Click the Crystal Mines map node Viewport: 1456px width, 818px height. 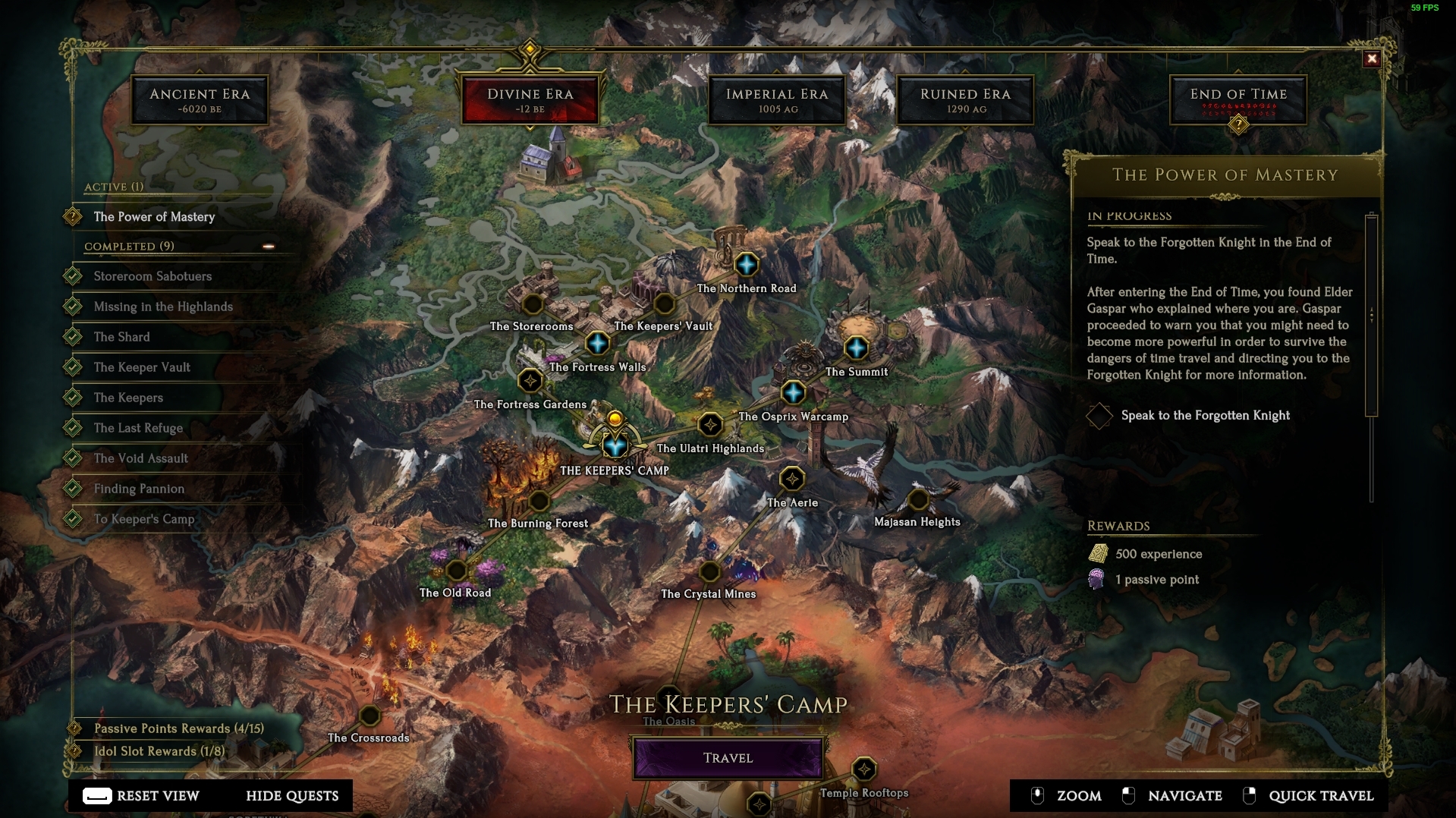point(709,571)
